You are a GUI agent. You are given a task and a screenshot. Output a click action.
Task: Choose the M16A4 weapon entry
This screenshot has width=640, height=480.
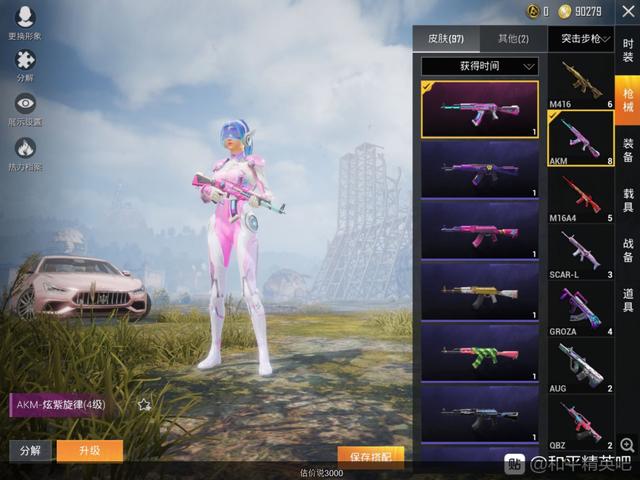coord(580,195)
